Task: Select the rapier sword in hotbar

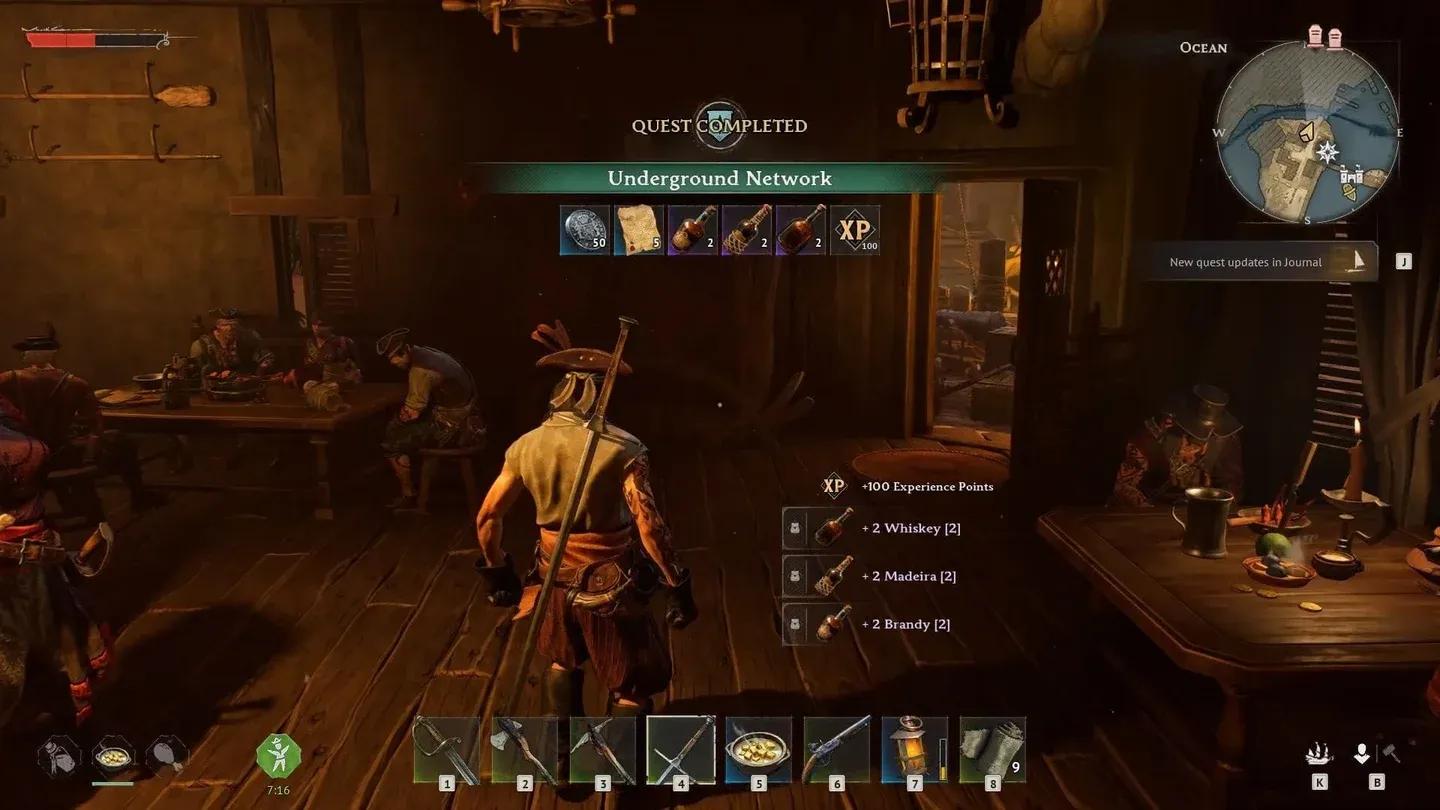Action: tap(446, 750)
